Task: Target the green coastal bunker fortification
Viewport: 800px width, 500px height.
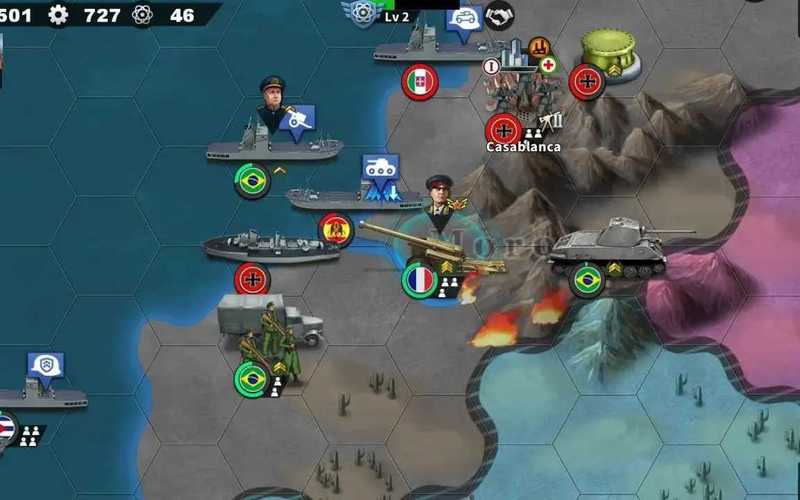Action: click(609, 50)
